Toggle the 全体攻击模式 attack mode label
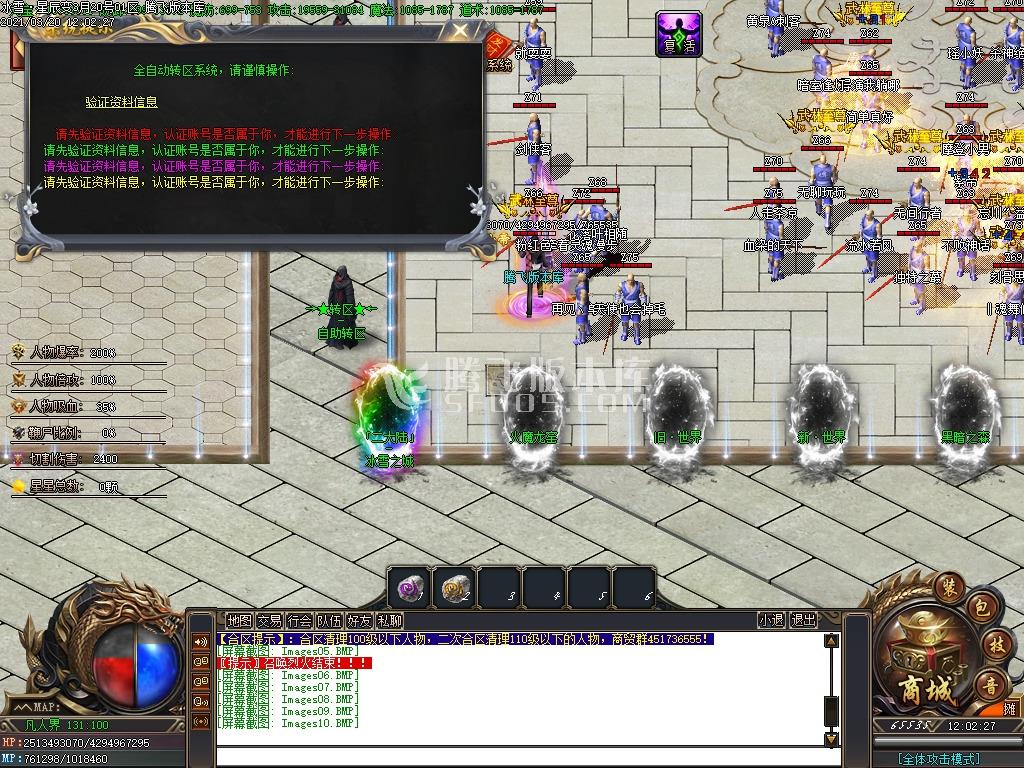 coord(939,759)
